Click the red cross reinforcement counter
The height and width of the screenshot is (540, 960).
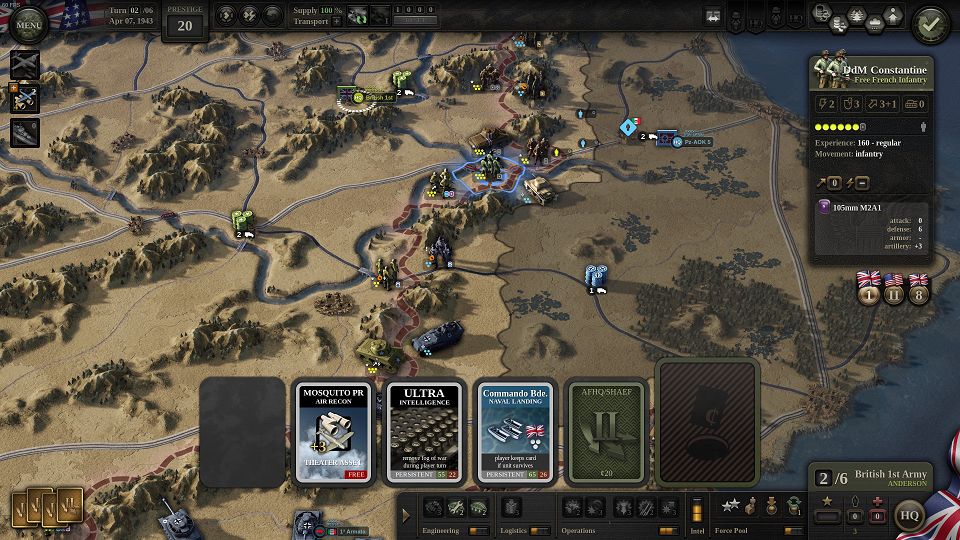click(878, 516)
